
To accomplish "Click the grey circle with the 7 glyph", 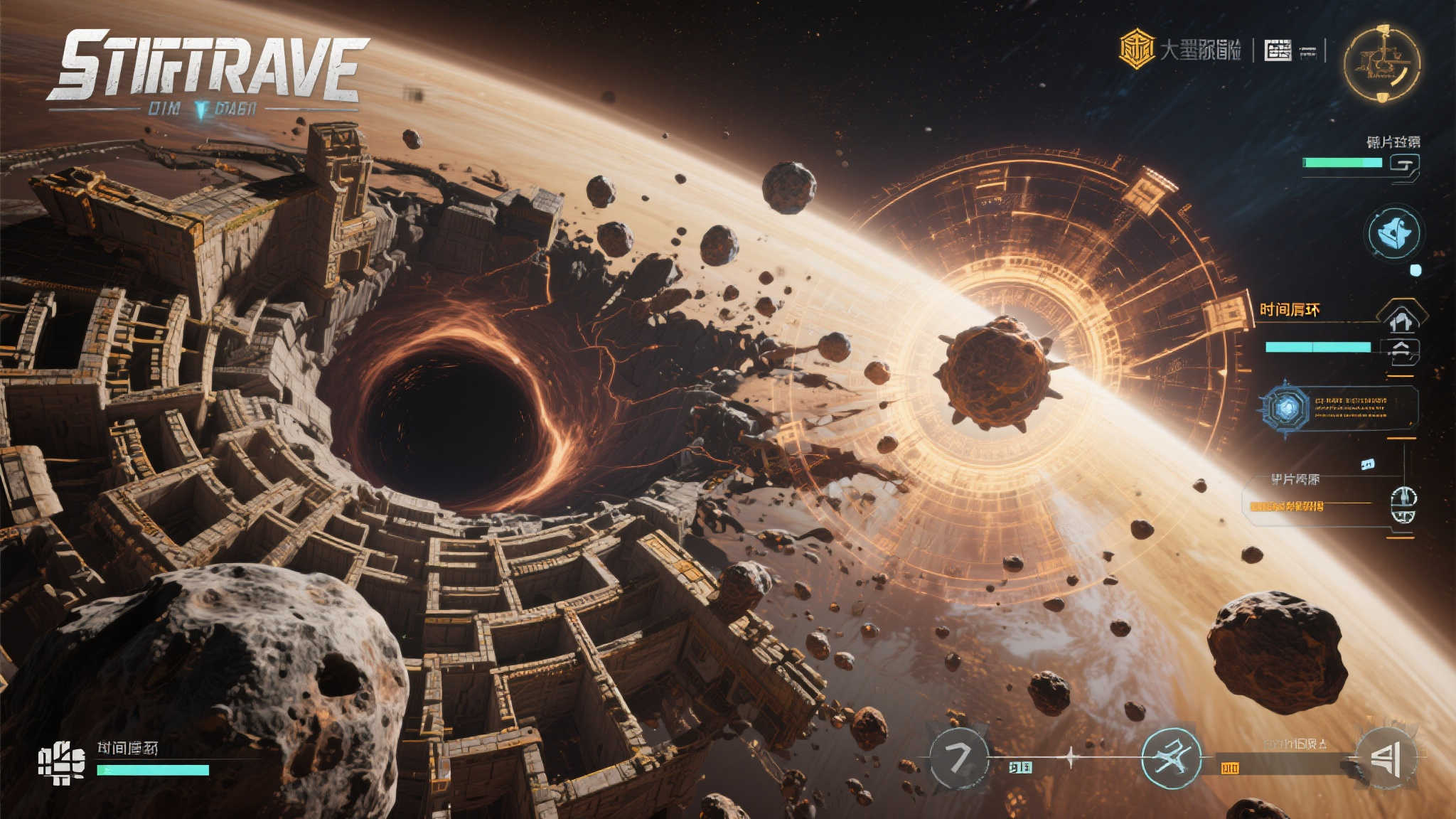I will [959, 759].
